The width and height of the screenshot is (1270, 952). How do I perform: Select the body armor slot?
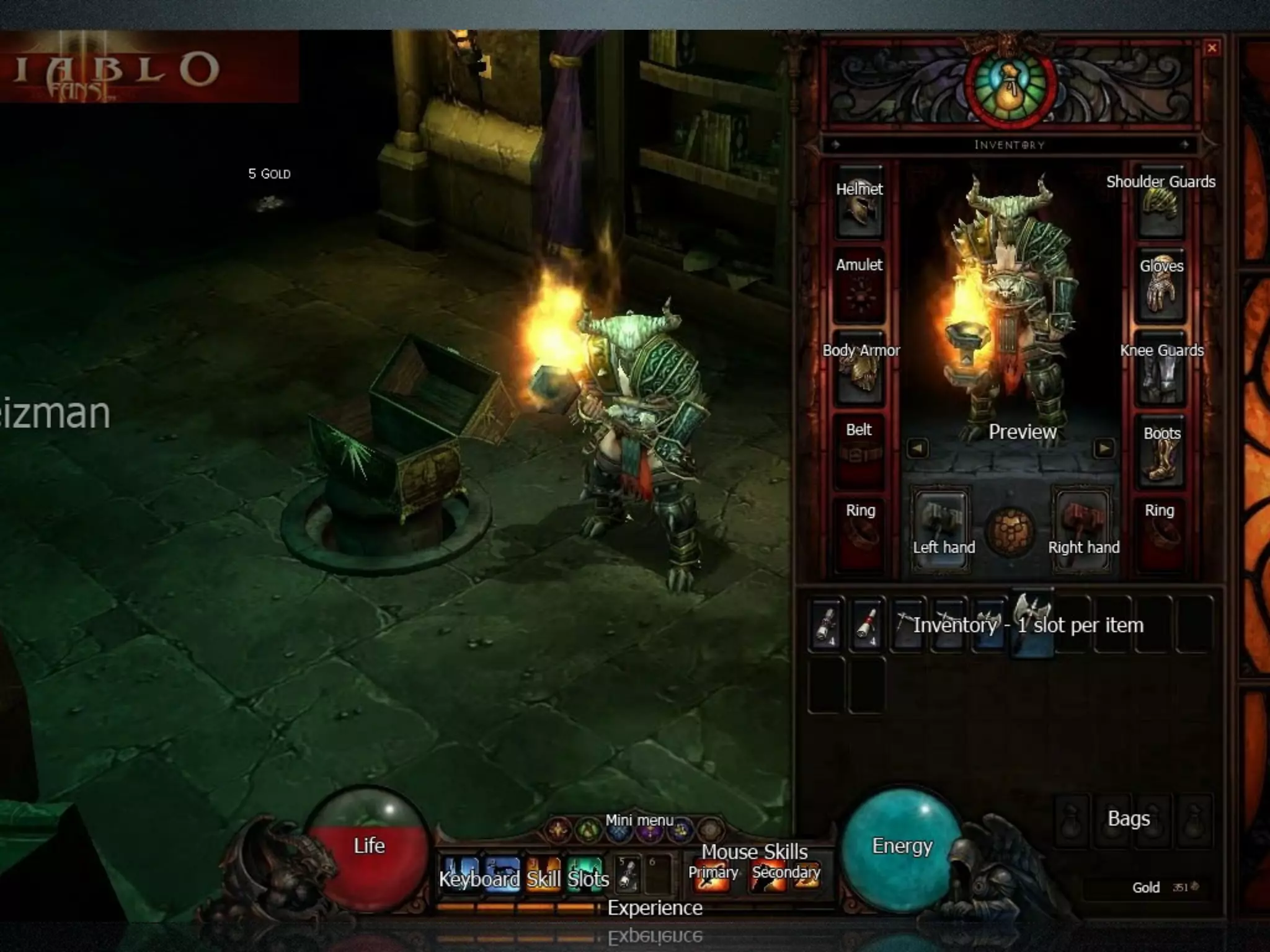[x=859, y=370]
